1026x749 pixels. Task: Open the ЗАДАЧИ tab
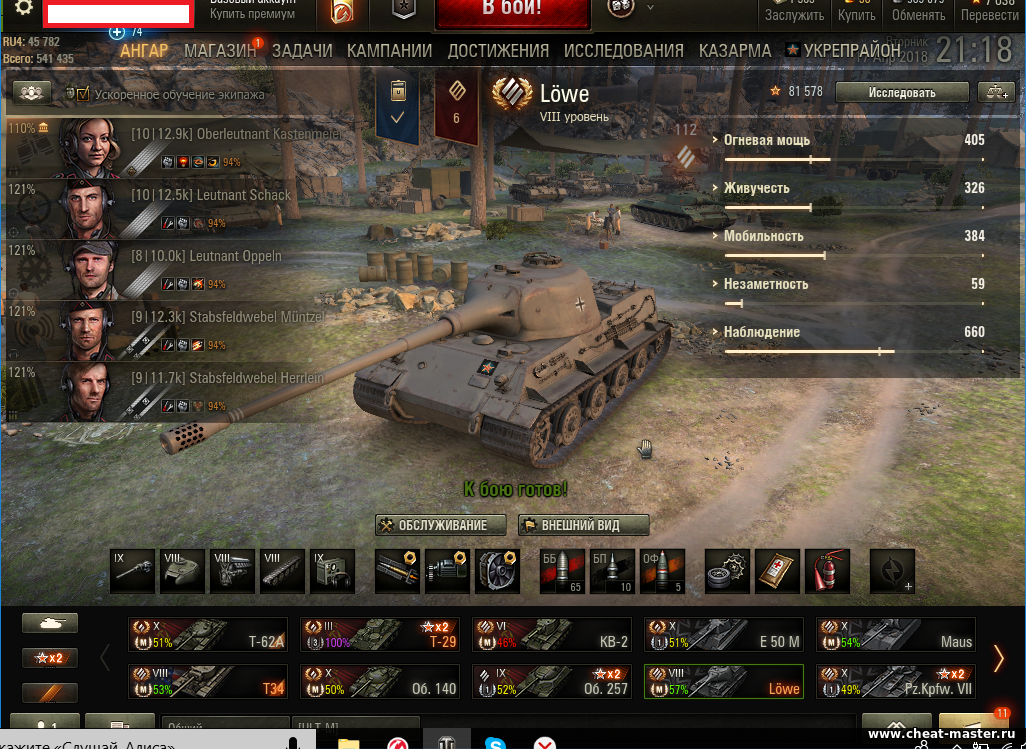[x=302, y=51]
